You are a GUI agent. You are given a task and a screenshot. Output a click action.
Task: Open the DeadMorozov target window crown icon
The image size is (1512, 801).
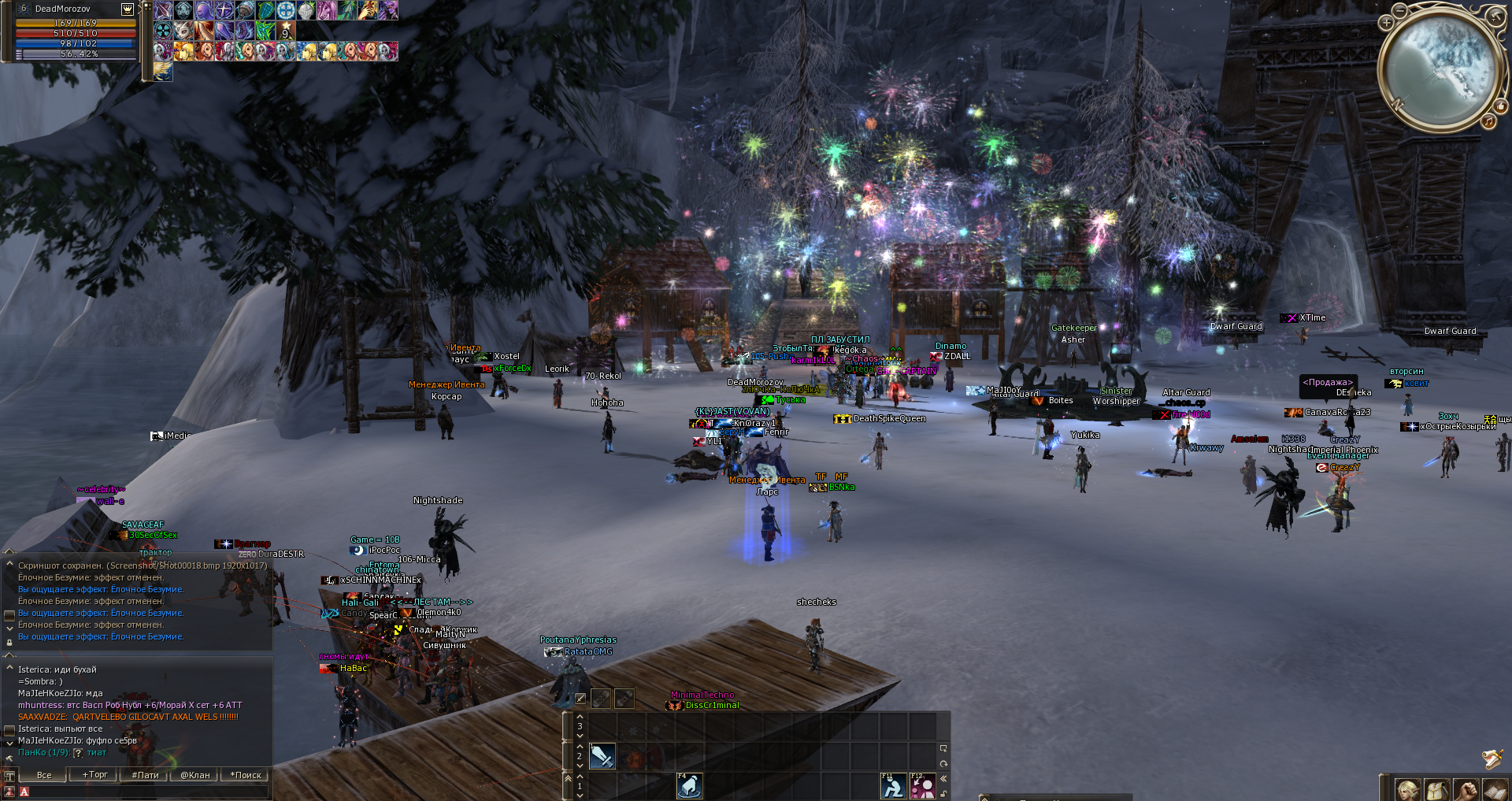click(x=128, y=9)
